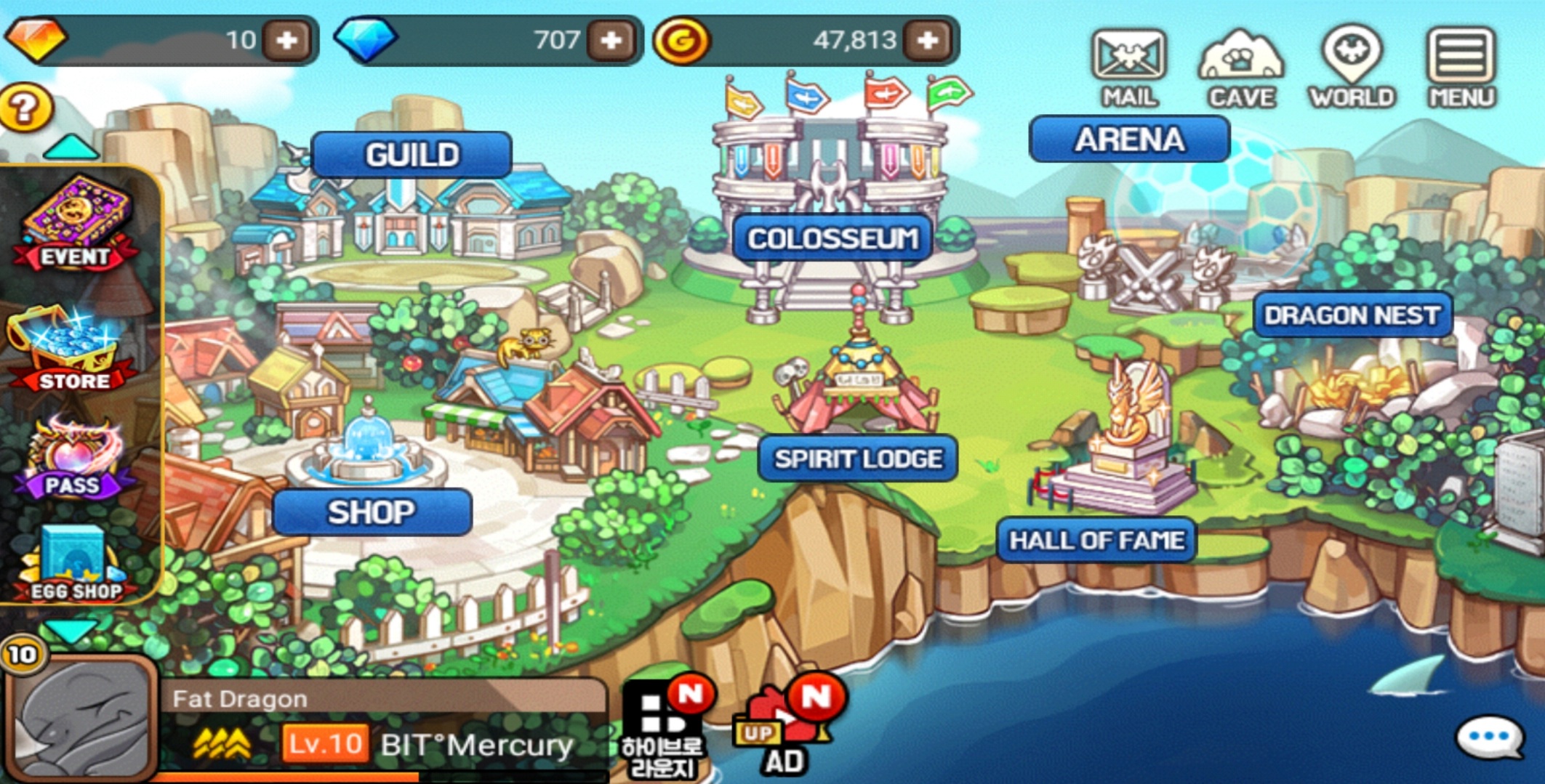The height and width of the screenshot is (784, 1545).
Task: Open the chat speech bubble
Action: (x=1490, y=738)
